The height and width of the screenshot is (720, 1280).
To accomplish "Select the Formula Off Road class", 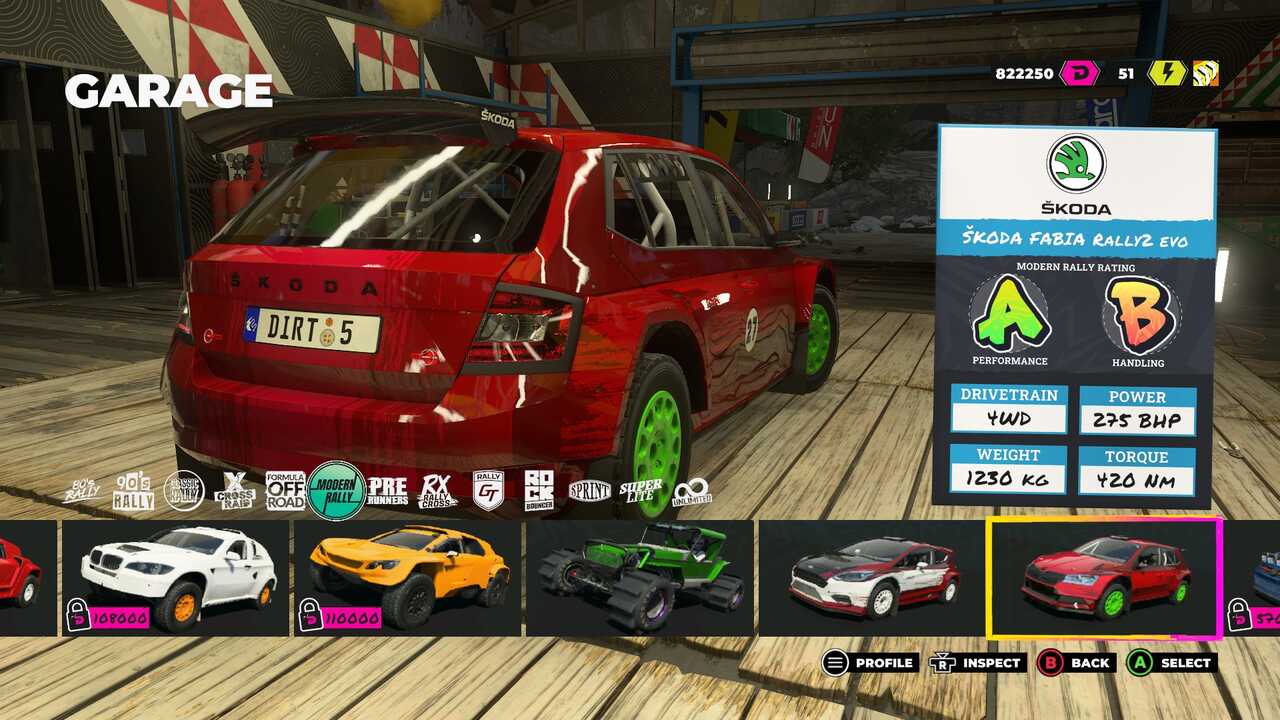I will click(x=285, y=491).
